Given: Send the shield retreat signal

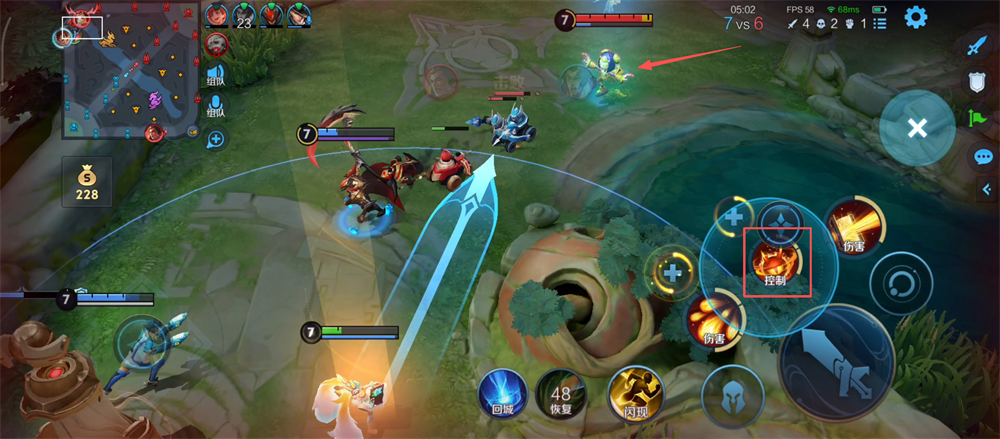Looking at the screenshot, I should (977, 83).
